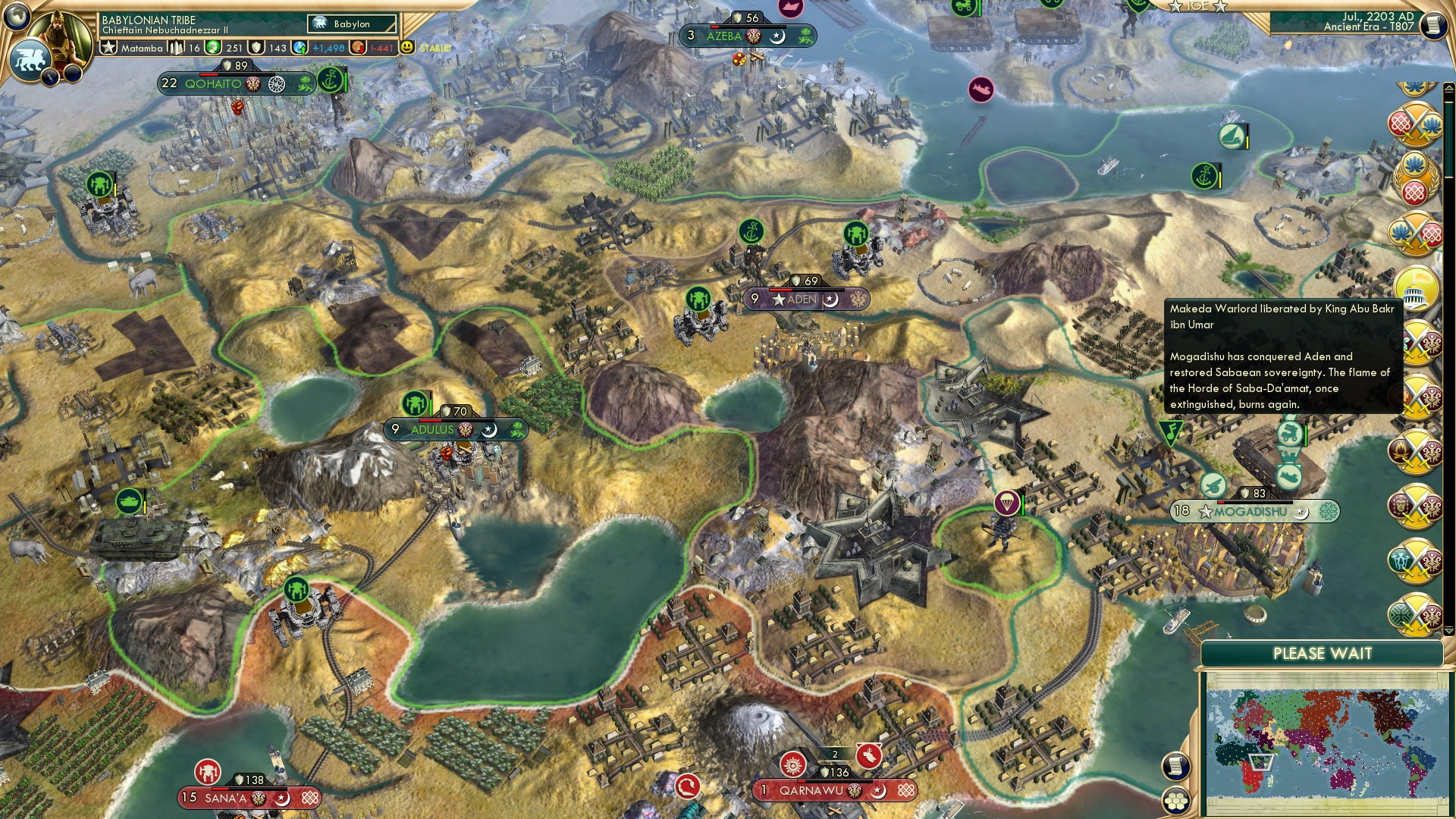Click Qohaito's red health progress bar
The width and height of the screenshot is (1456, 819).
209,74
